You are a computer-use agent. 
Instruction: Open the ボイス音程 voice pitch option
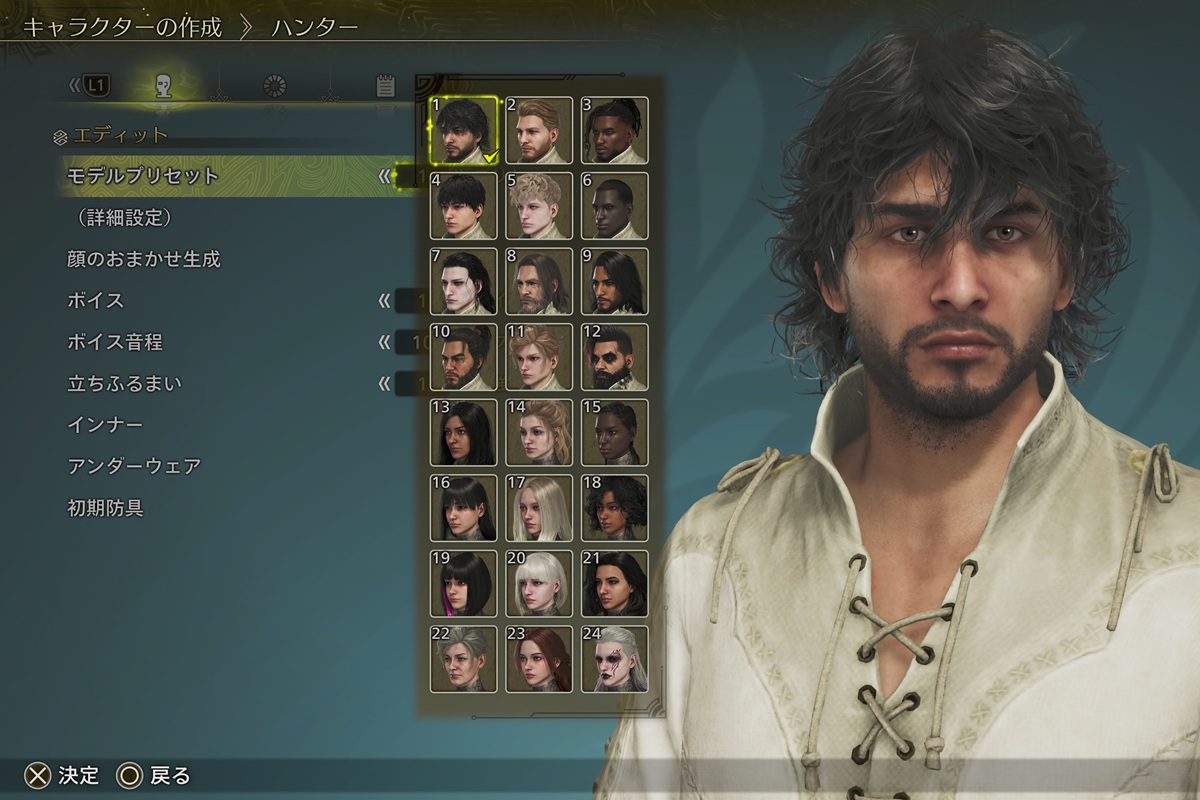pyautogui.click(x=114, y=343)
